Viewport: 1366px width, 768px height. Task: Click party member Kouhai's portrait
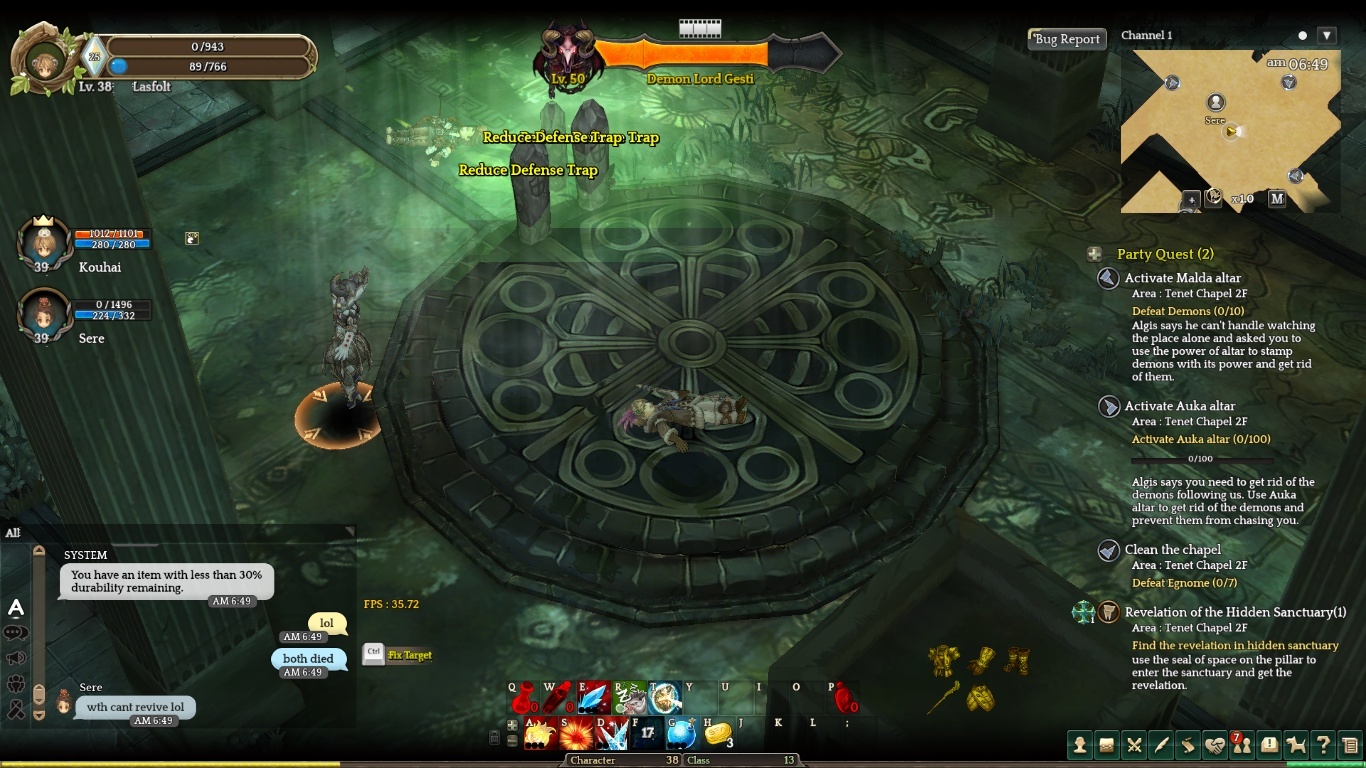(x=44, y=241)
